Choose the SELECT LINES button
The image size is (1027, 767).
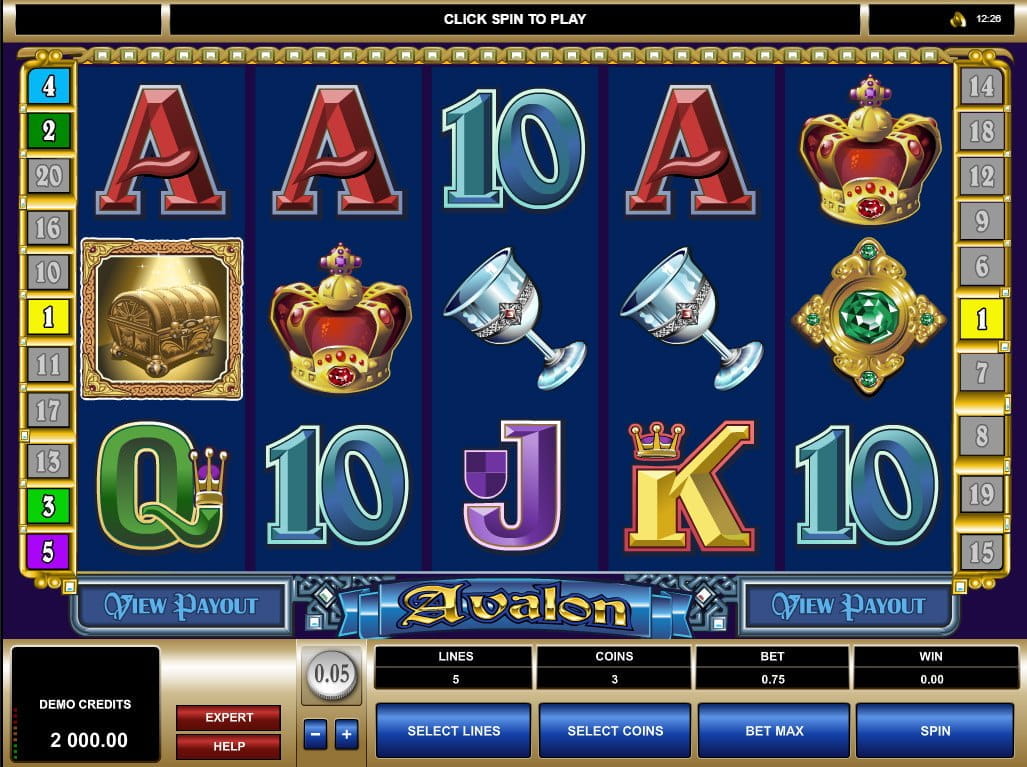[x=453, y=731]
